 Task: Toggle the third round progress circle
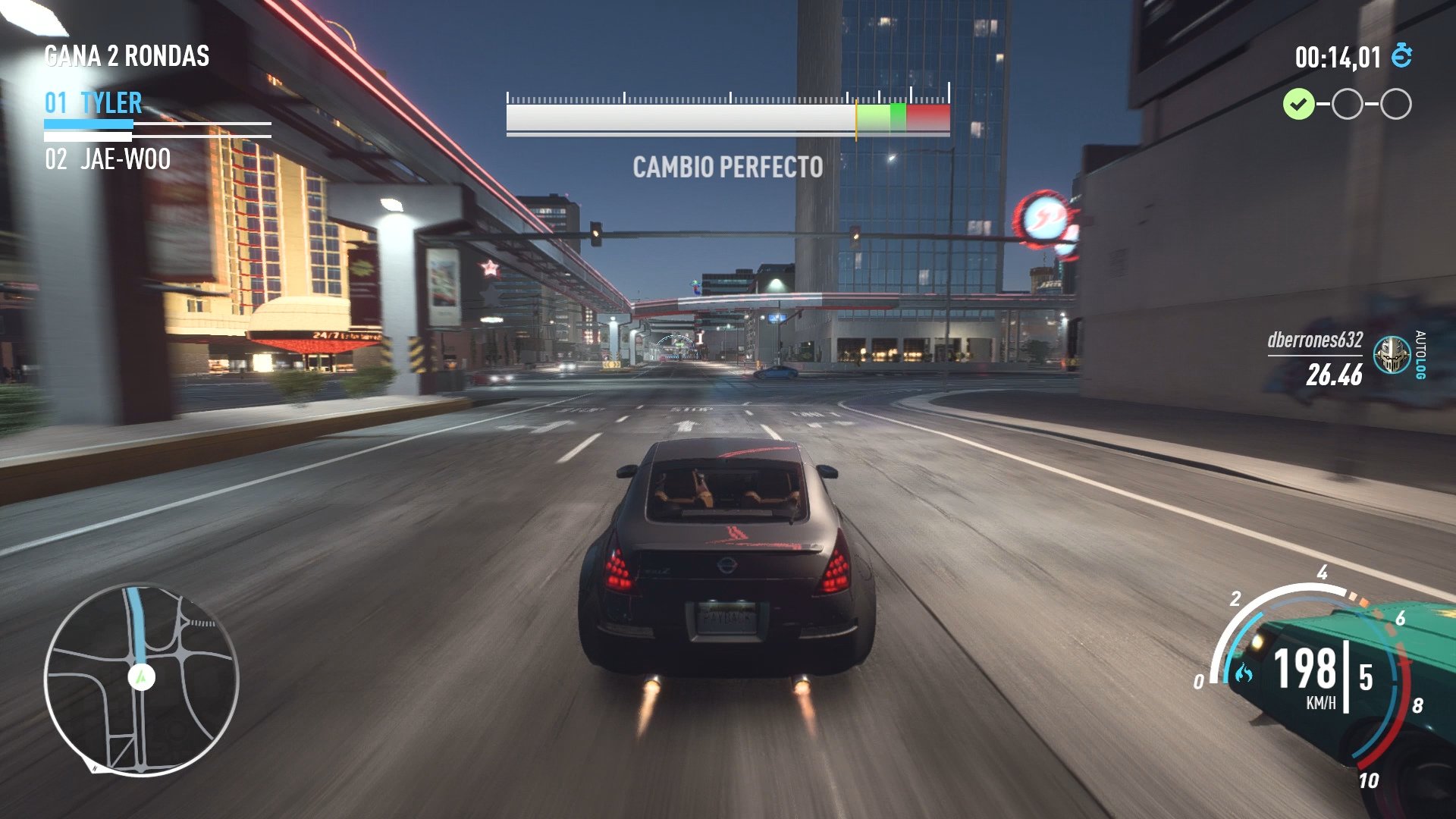tap(1395, 103)
